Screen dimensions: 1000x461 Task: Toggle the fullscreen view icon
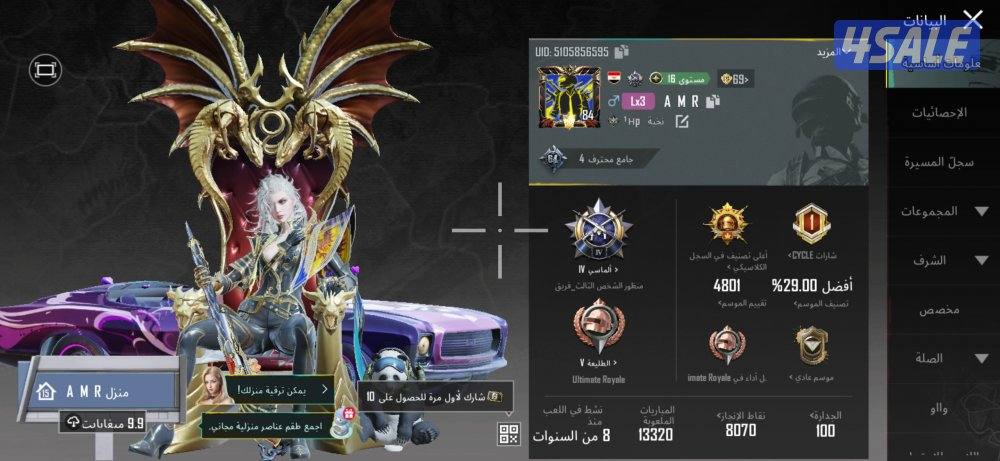[x=46, y=69]
